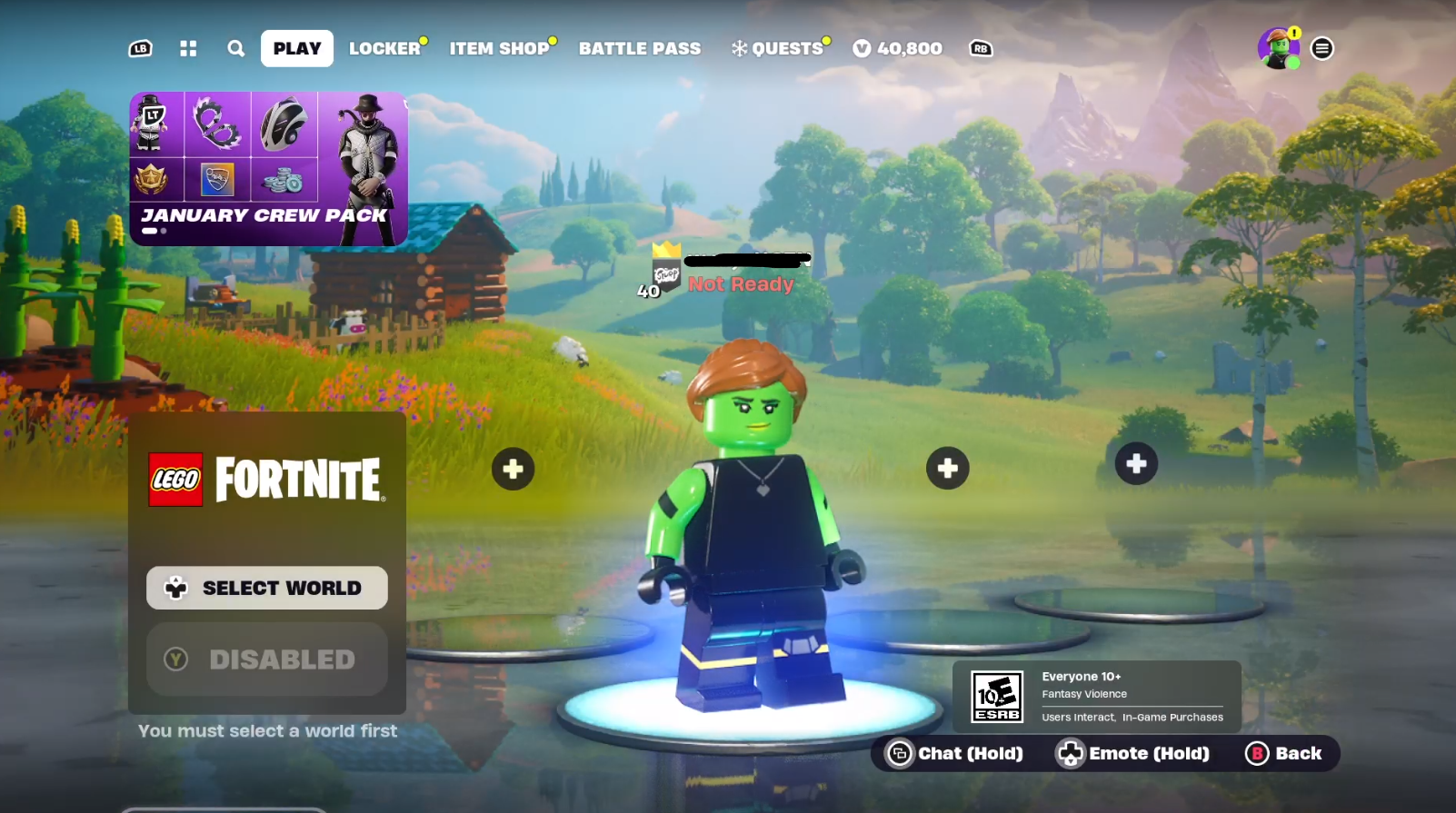Check the 40,800 V-Bucks balance
The image size is (1456, 813).
click(x=898, y=49)
